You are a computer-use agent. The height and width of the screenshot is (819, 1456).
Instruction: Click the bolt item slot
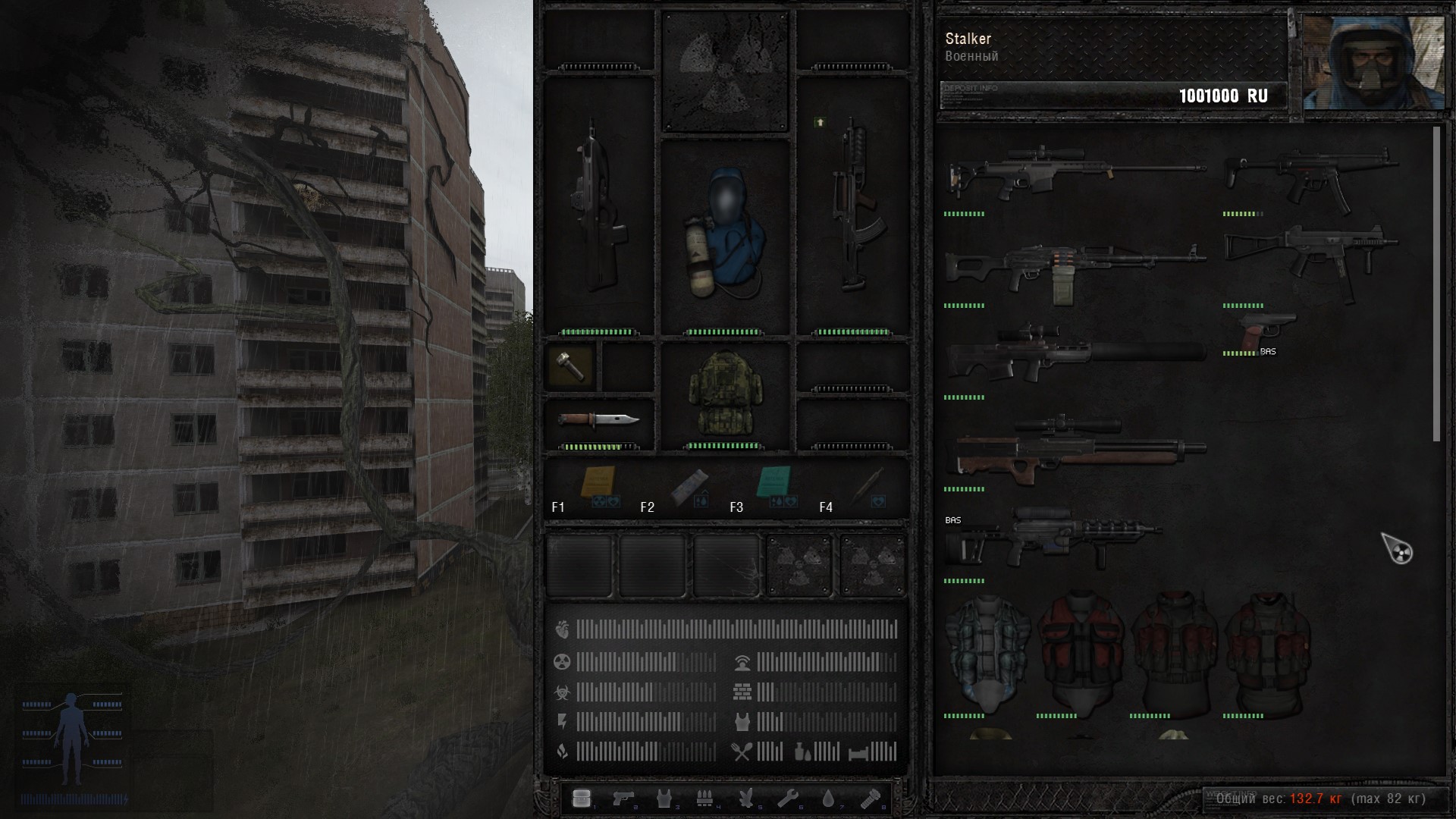click(570, 367)
